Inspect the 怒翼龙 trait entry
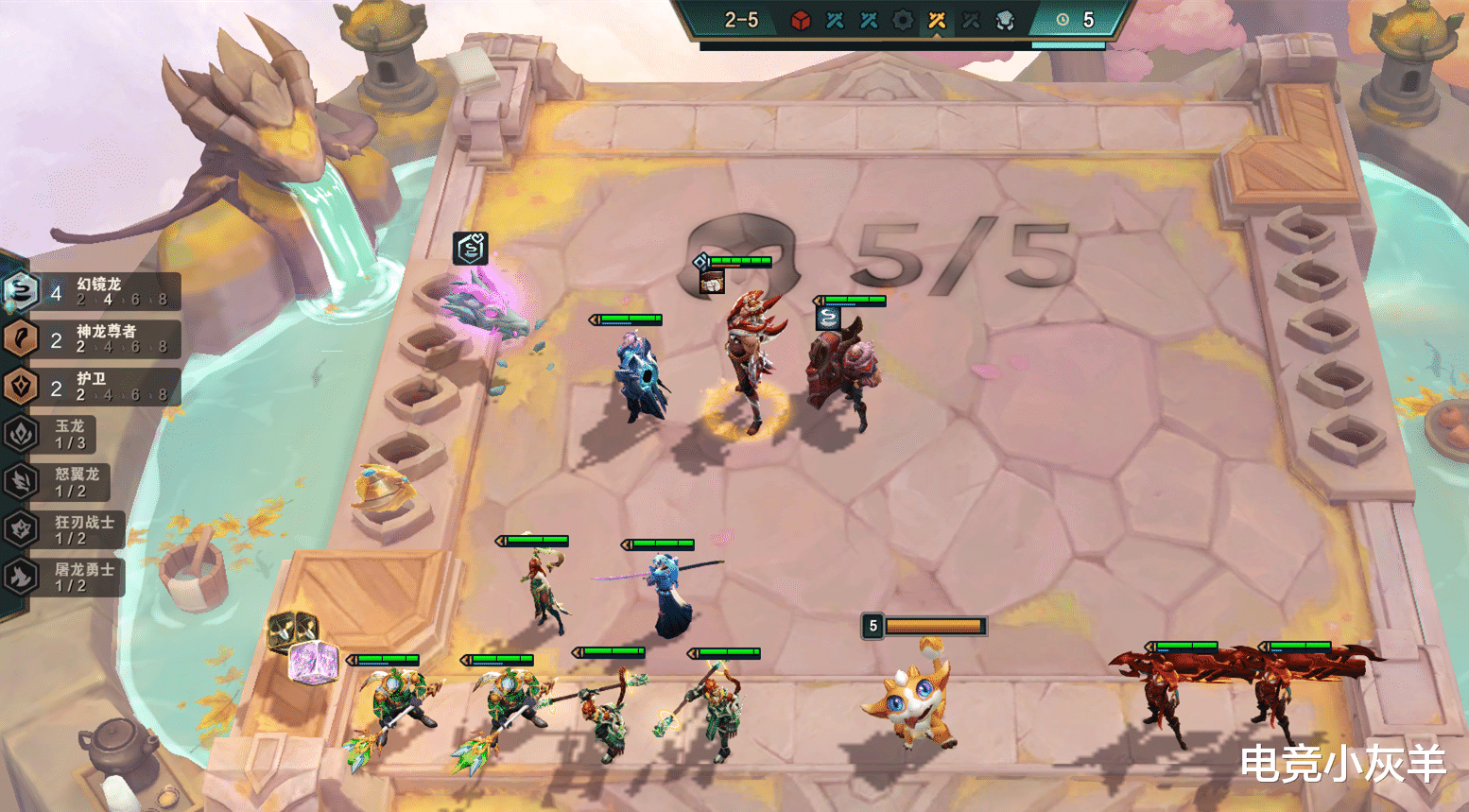 (x=61, y=481)
